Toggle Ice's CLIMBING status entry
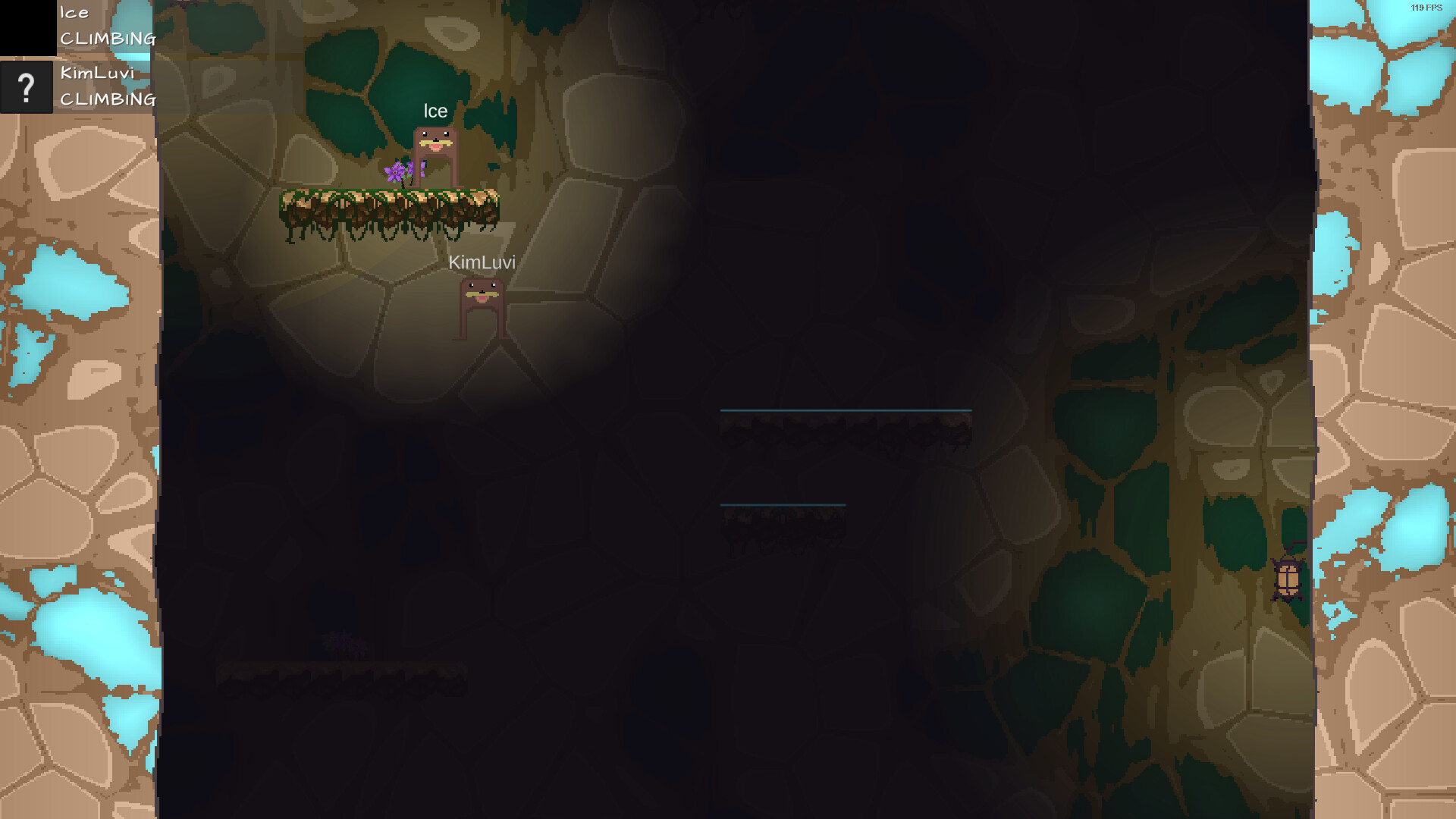Image resolution: width=1456 pixels, height=819 pixels. point(108,39)
